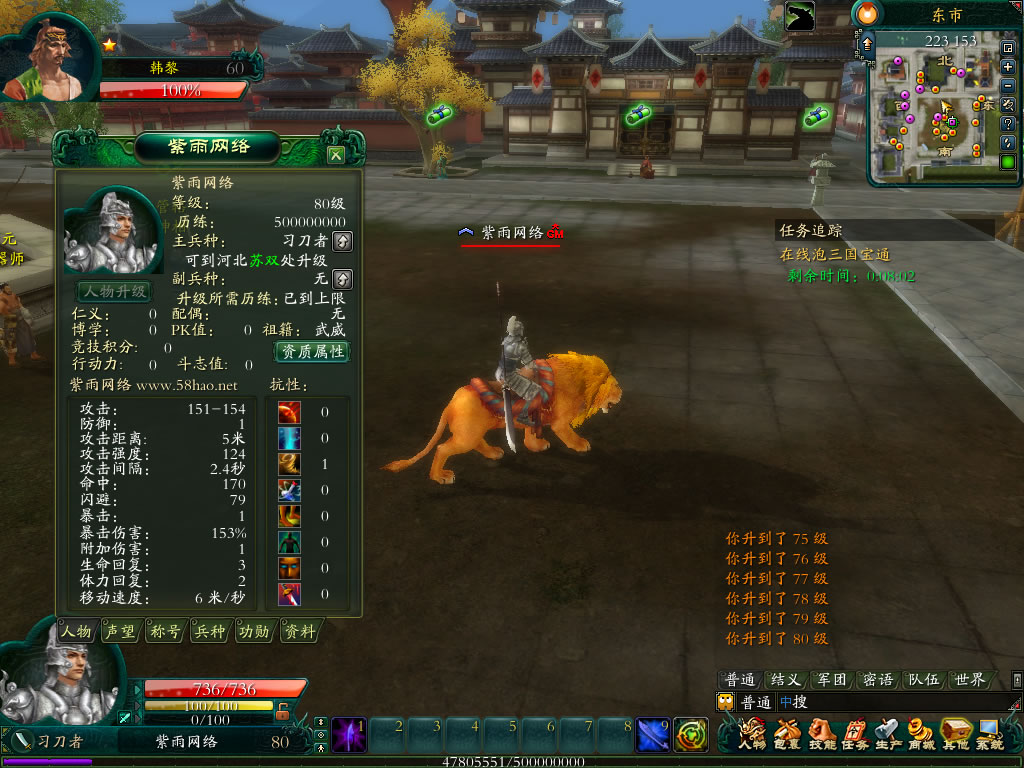
Task: Select the 称号 titles tab
Action: click(x=164, y=632)
